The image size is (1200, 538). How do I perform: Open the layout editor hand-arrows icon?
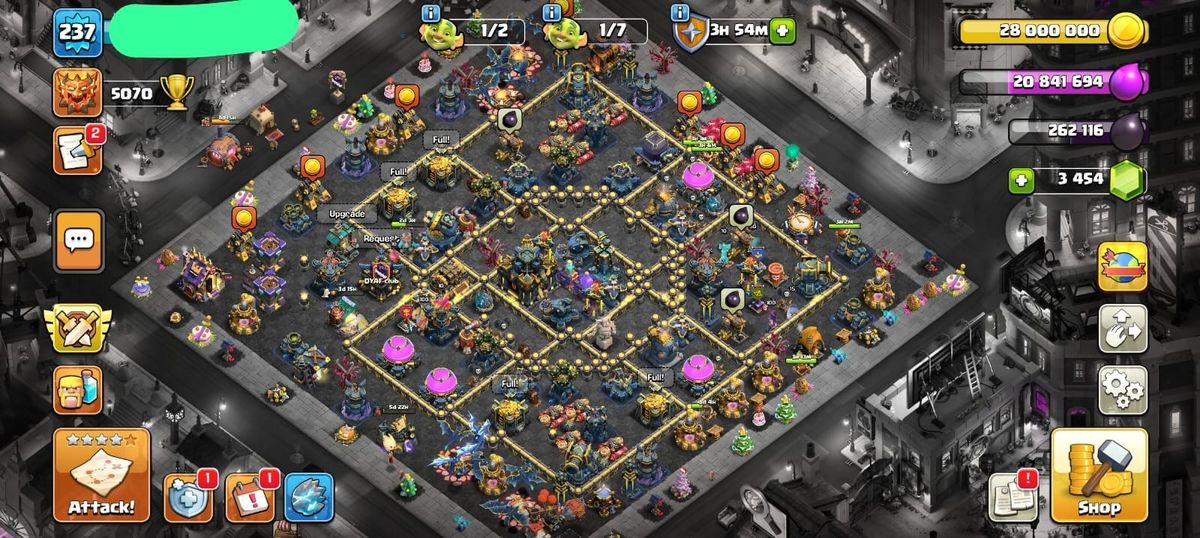click(1122, 328)
